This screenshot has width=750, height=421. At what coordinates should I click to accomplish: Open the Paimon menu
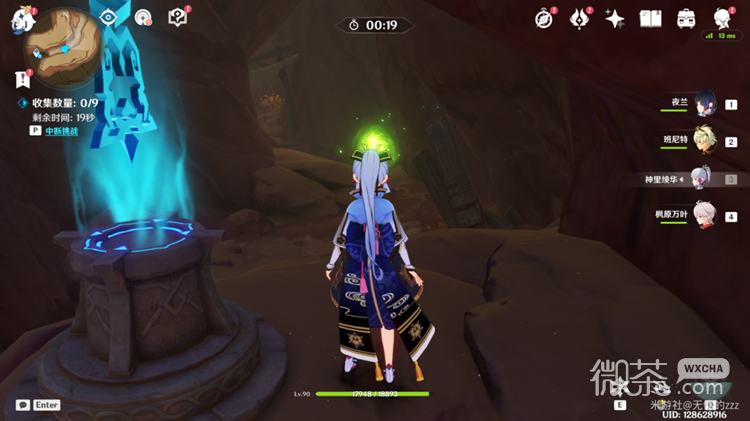[22, 20]
